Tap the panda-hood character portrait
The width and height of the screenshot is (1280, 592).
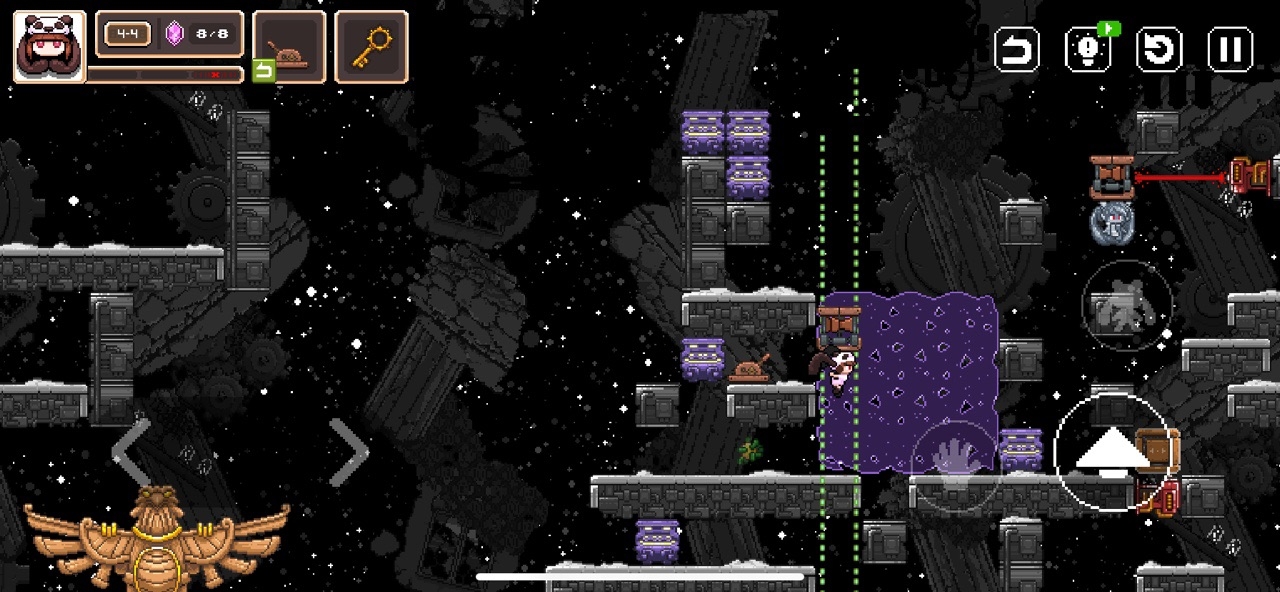coord(49,46)
